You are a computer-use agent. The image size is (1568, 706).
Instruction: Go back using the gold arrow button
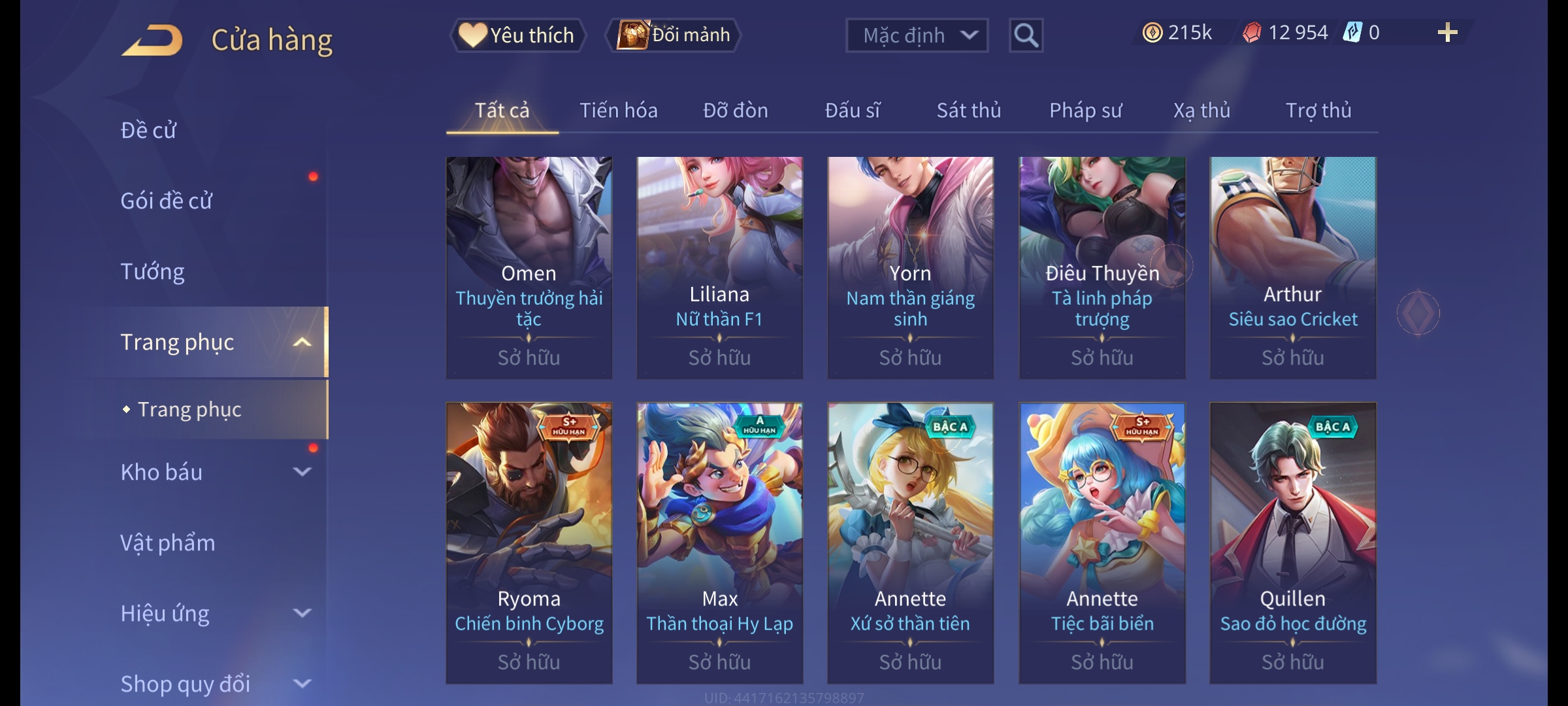point(152,41)
